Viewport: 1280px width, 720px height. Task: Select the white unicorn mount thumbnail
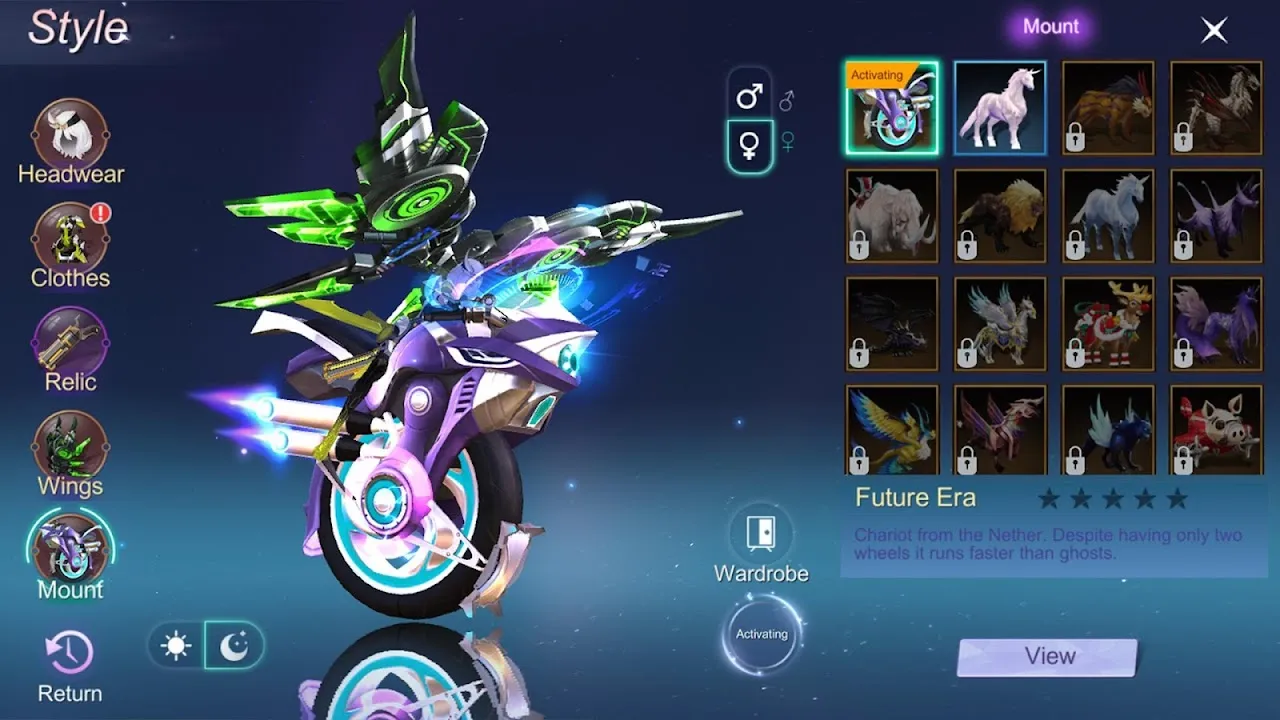coord(998,106)
